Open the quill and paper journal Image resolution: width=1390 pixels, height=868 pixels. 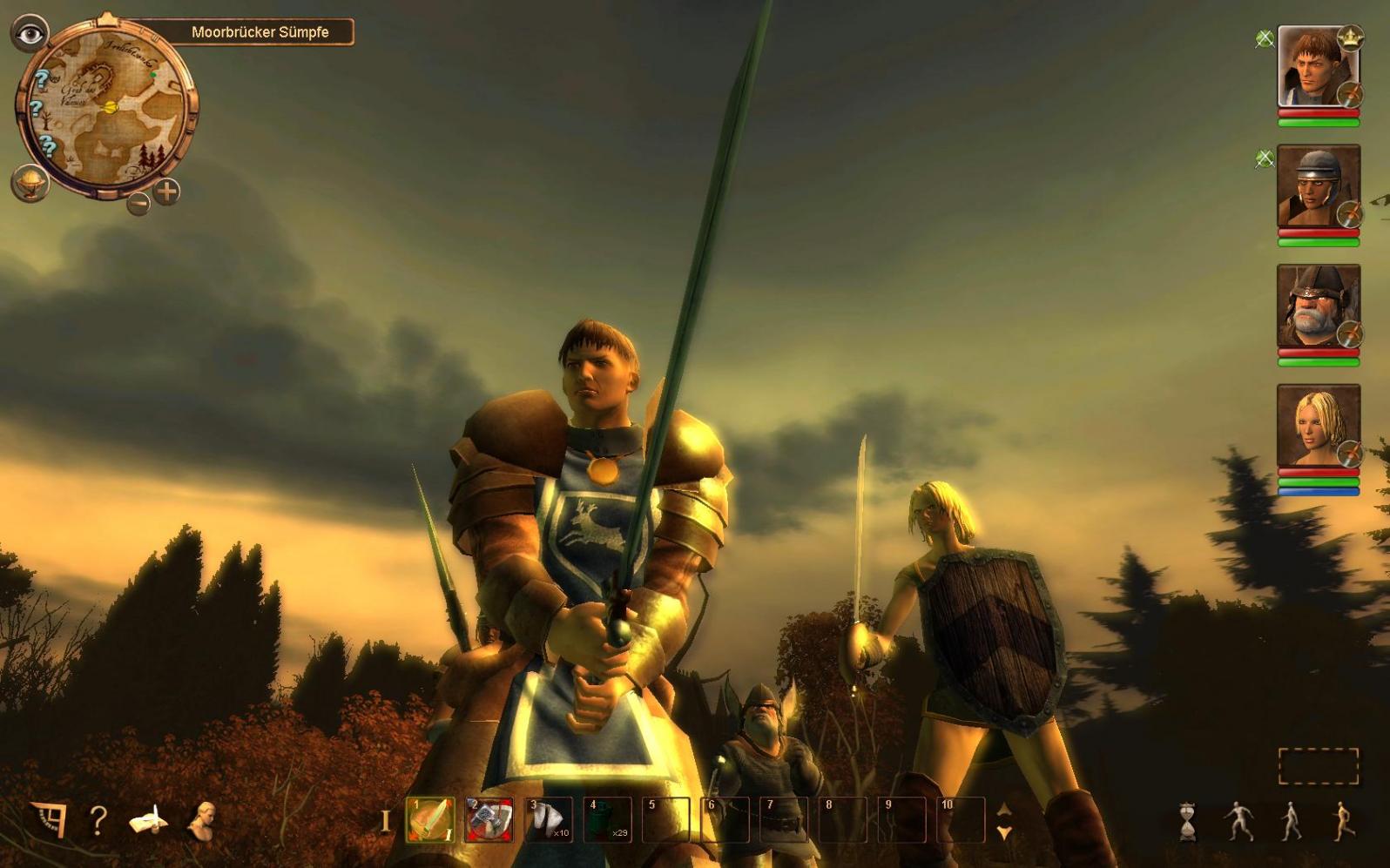(150, 820)
